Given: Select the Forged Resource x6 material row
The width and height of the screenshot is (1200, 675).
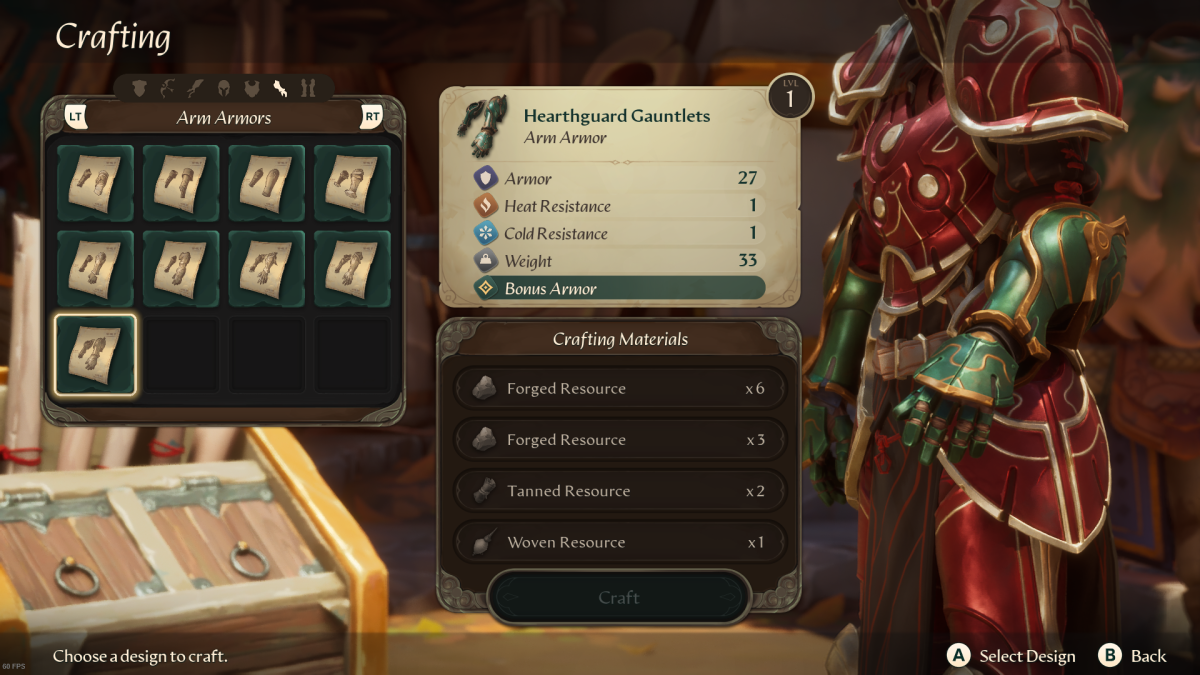Looking at the screenshot, I should click(620, 388).
